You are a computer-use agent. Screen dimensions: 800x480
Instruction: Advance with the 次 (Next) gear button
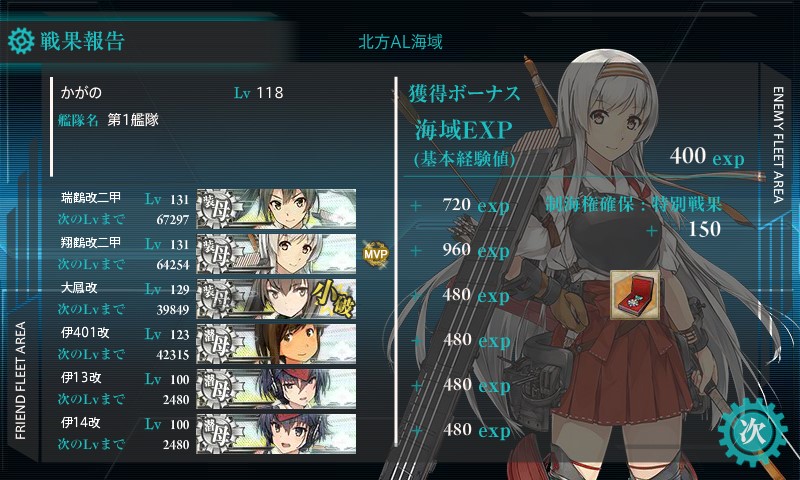point(750,432)
